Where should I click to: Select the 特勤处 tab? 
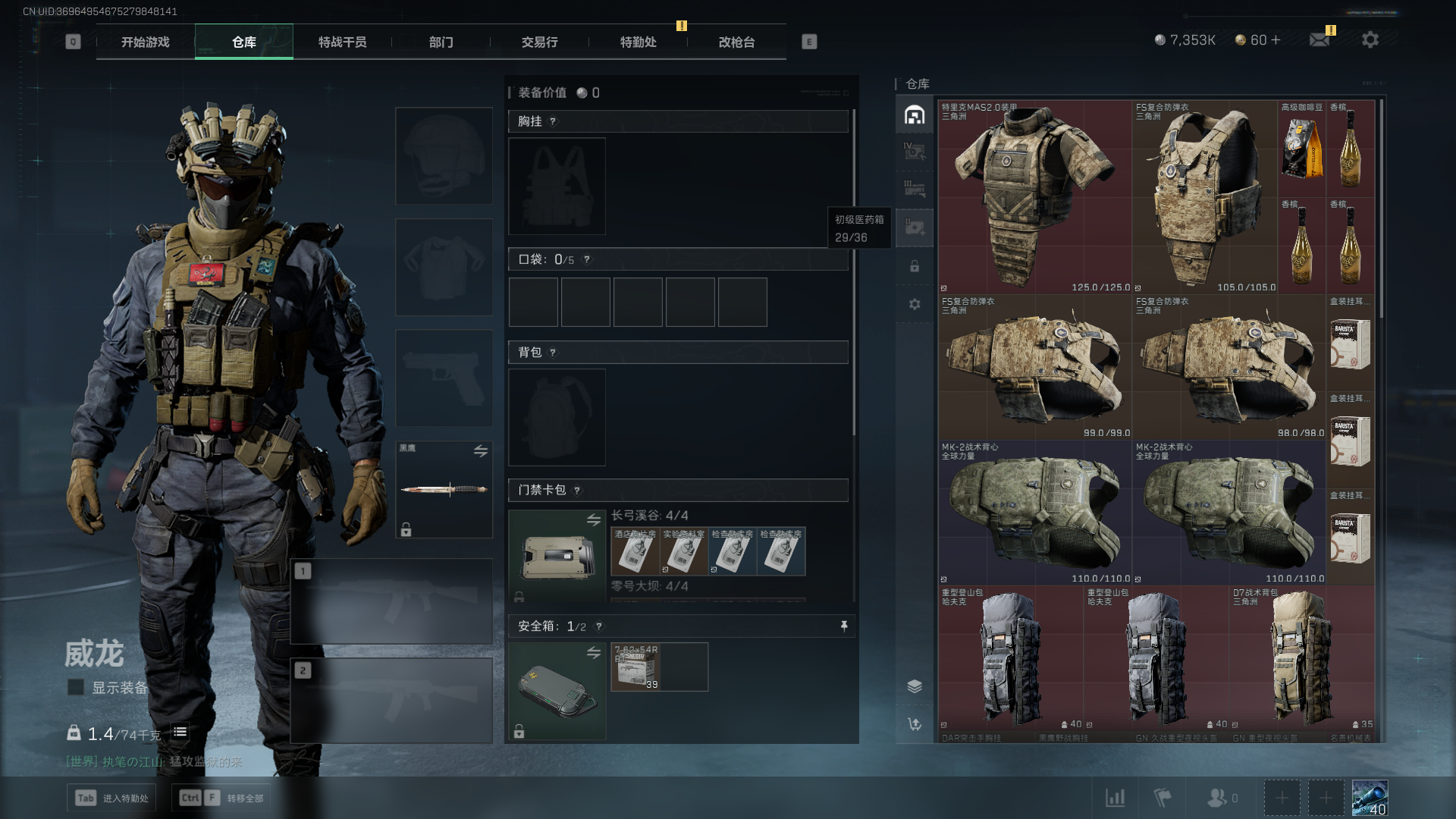point(638,42)
